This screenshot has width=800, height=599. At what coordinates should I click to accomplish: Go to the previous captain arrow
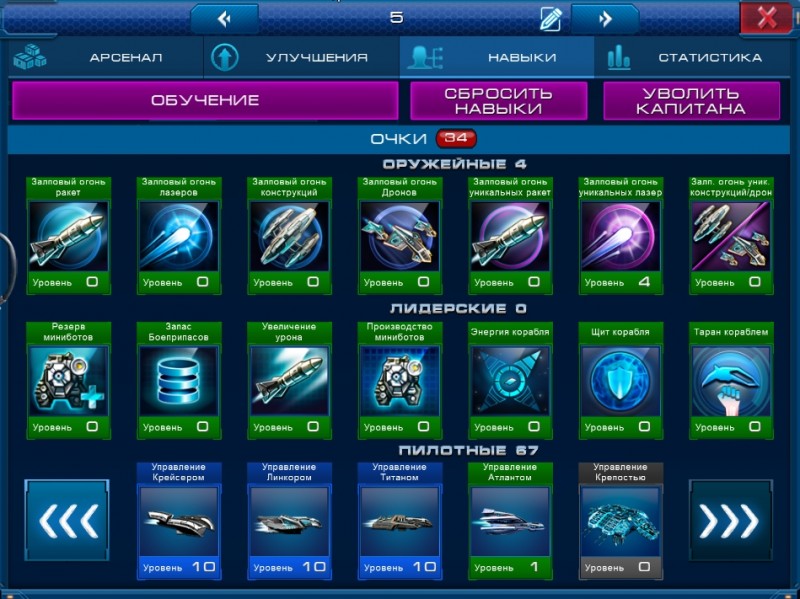point(224,18)
